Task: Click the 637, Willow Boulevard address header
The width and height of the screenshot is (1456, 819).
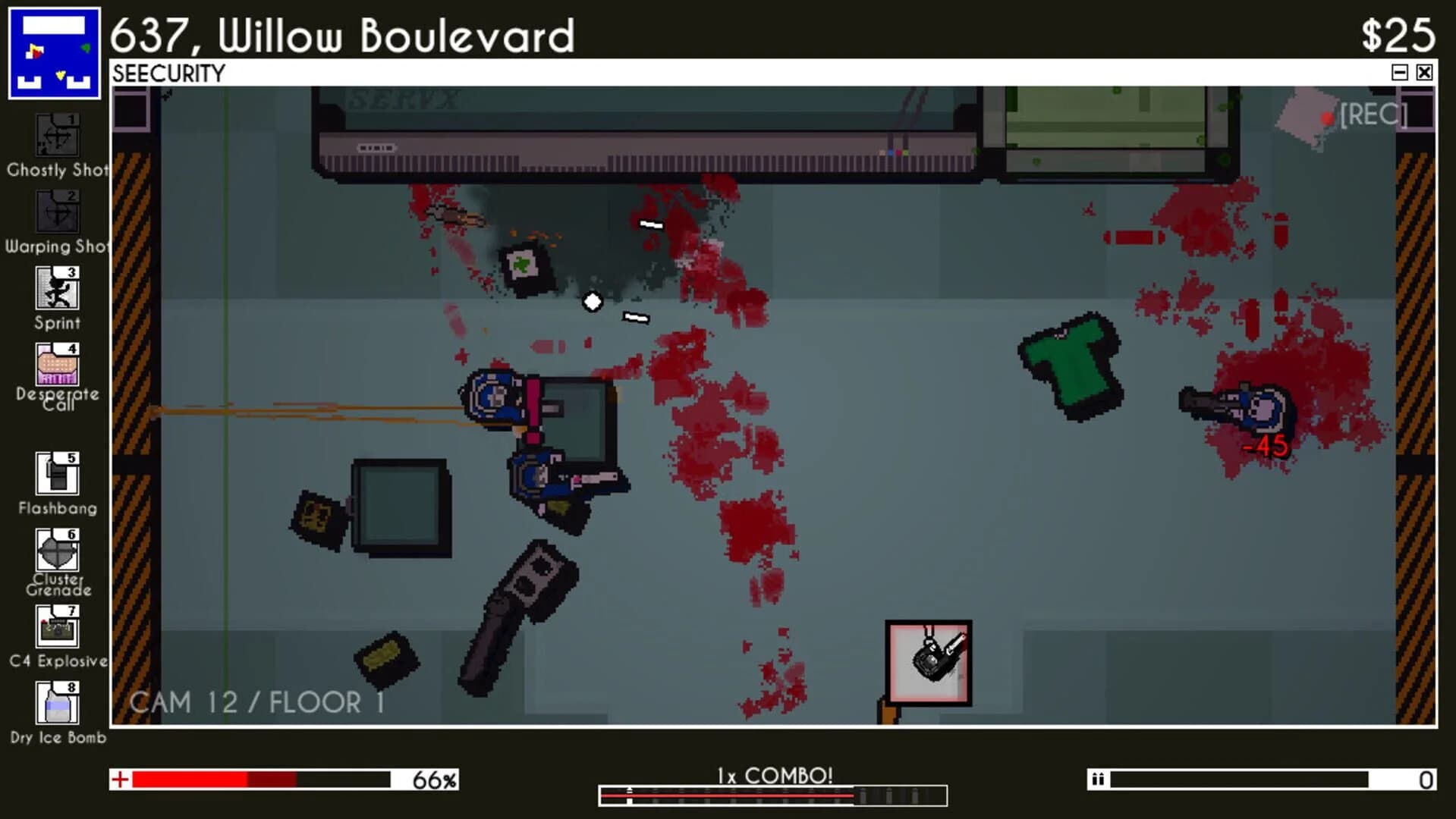Action: click(343, 34)
